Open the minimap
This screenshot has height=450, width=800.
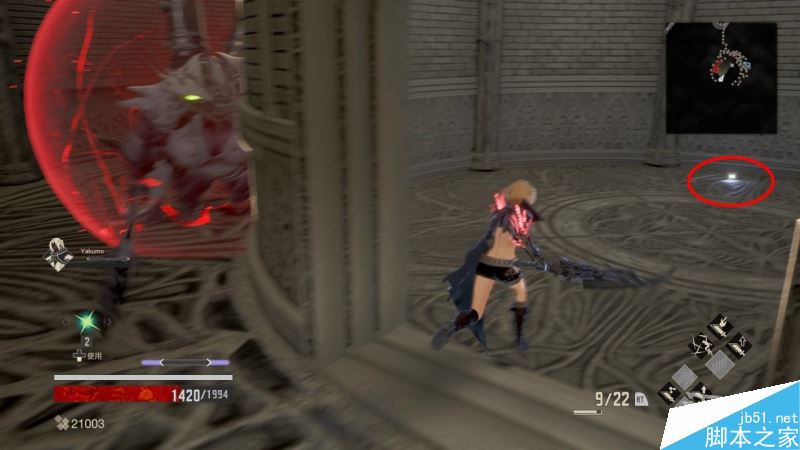click(723, 76)
